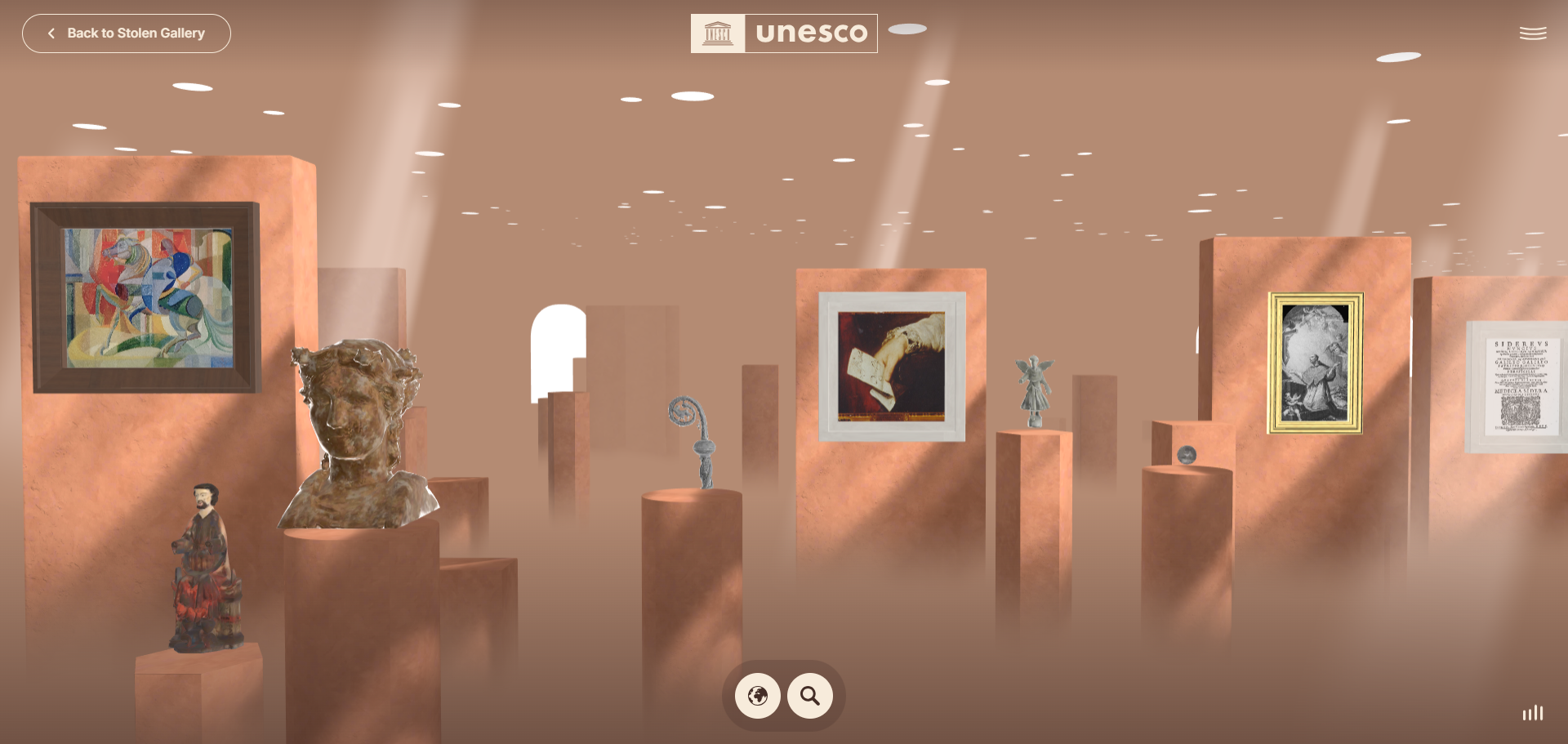The image size is (1568, 744).
Task: Click the UNESCO emblem in the logo
Action: tap(718, 33)
